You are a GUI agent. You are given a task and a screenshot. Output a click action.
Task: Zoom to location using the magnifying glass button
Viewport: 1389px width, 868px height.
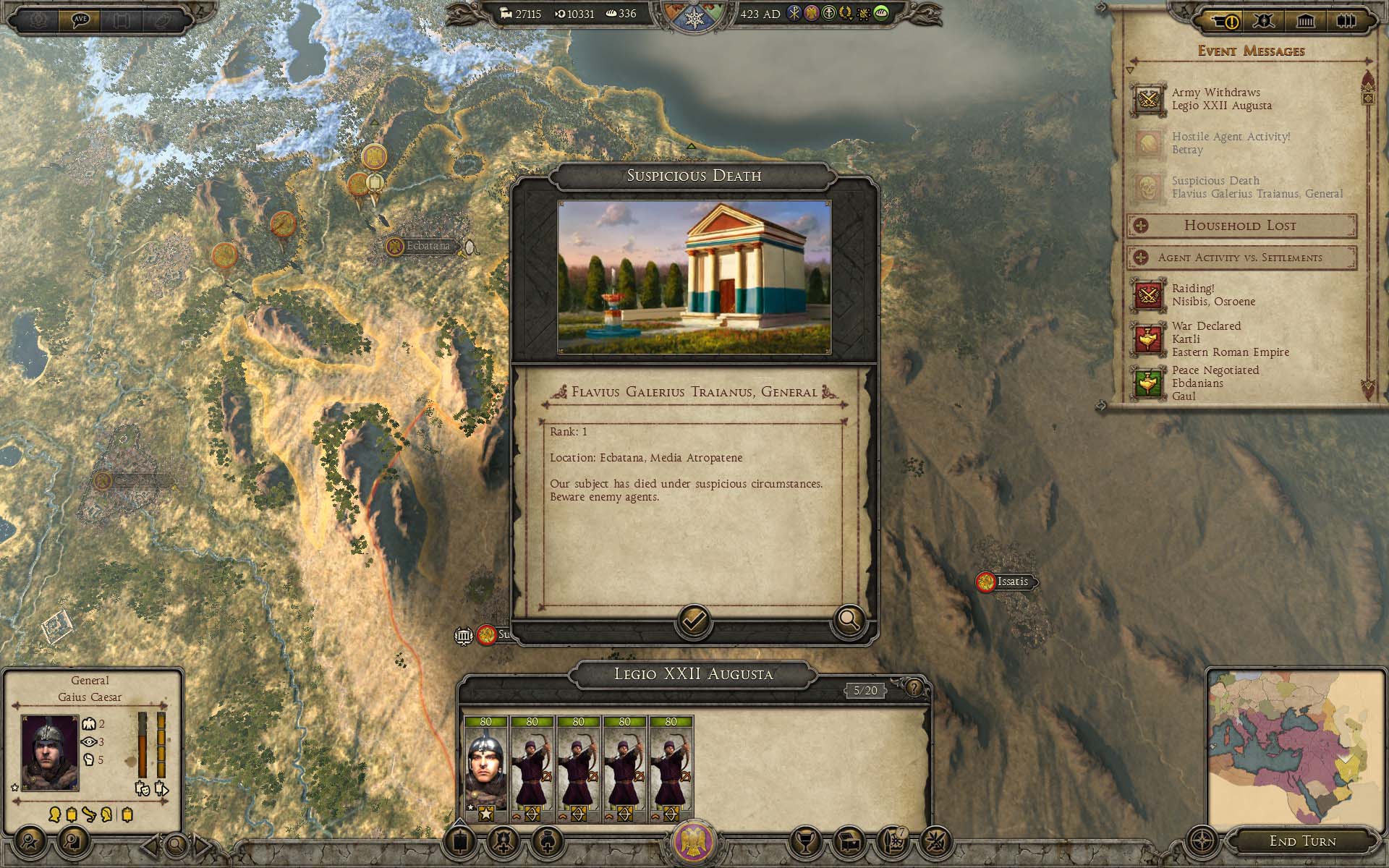849,620
